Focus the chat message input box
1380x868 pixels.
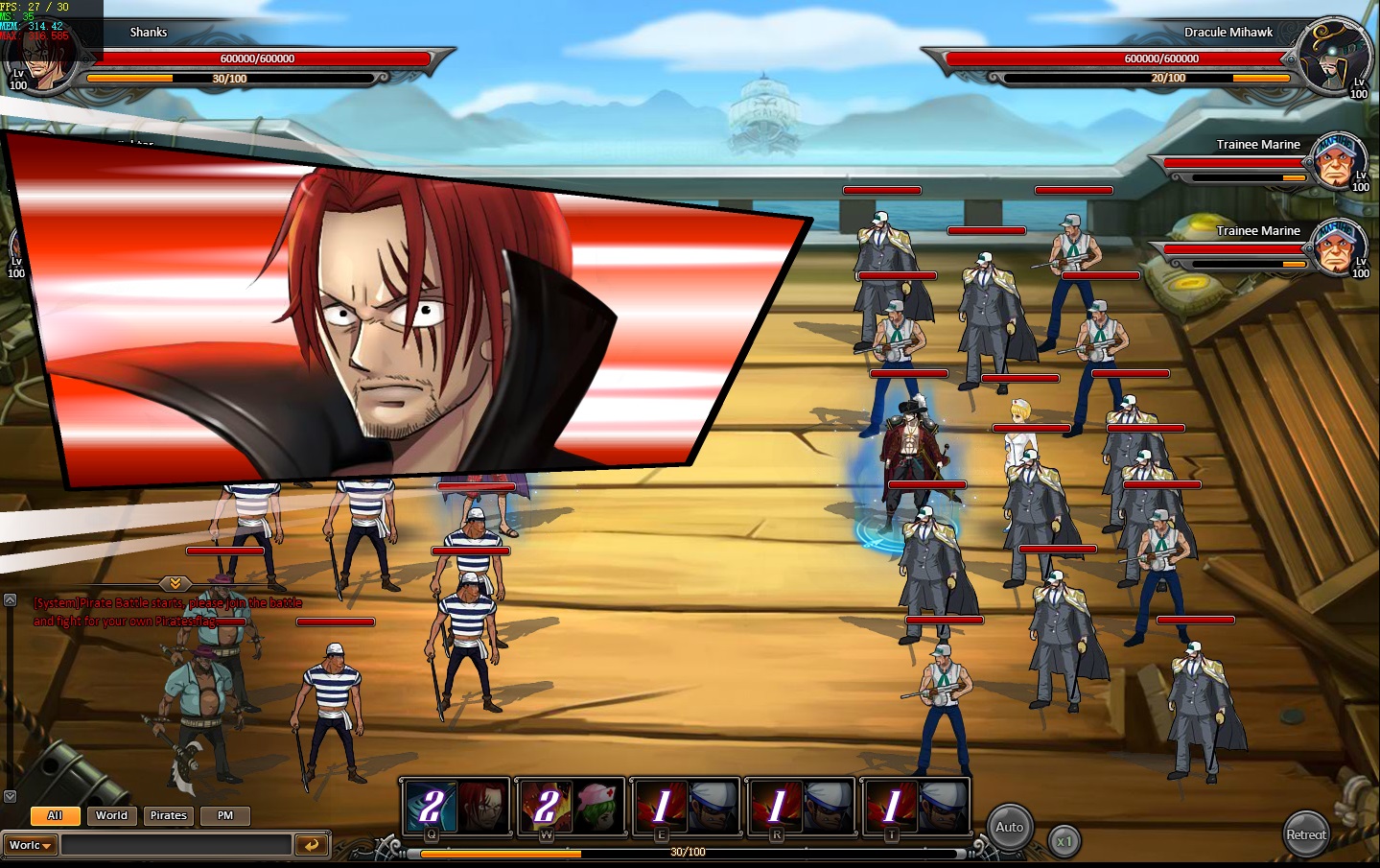(x=175, y=845)
